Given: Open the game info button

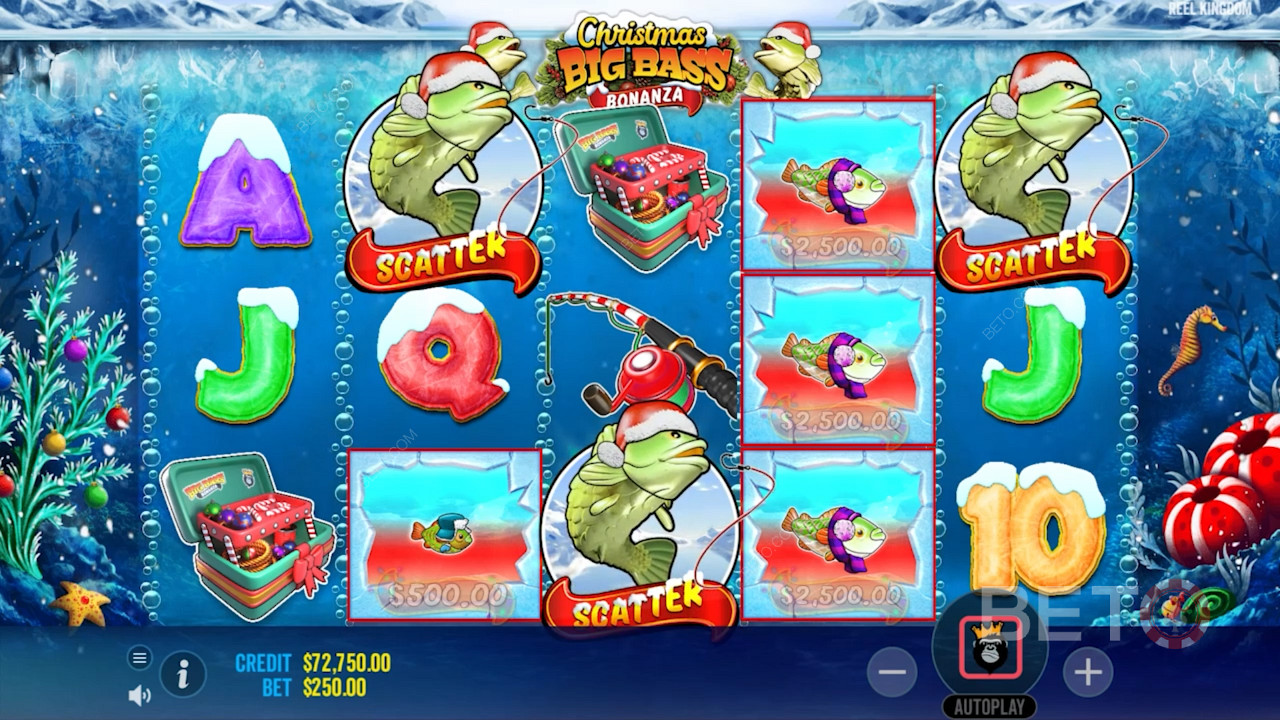Looking at the screenshot, I should (x=183, y=675).
